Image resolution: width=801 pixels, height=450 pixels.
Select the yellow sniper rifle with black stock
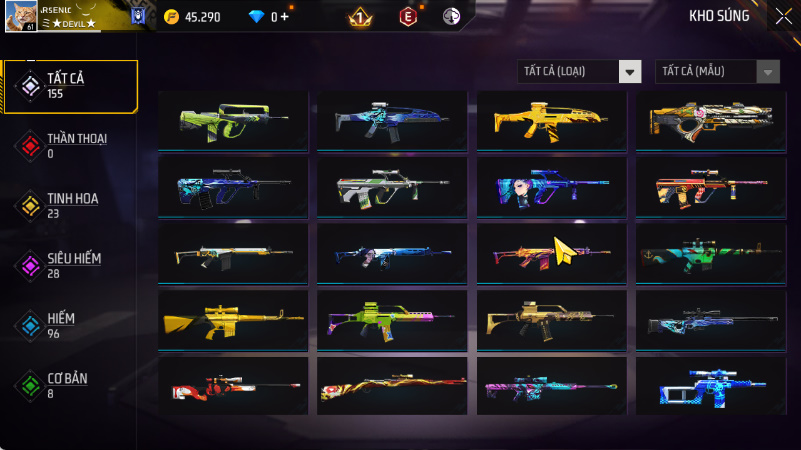coord(233,319)
